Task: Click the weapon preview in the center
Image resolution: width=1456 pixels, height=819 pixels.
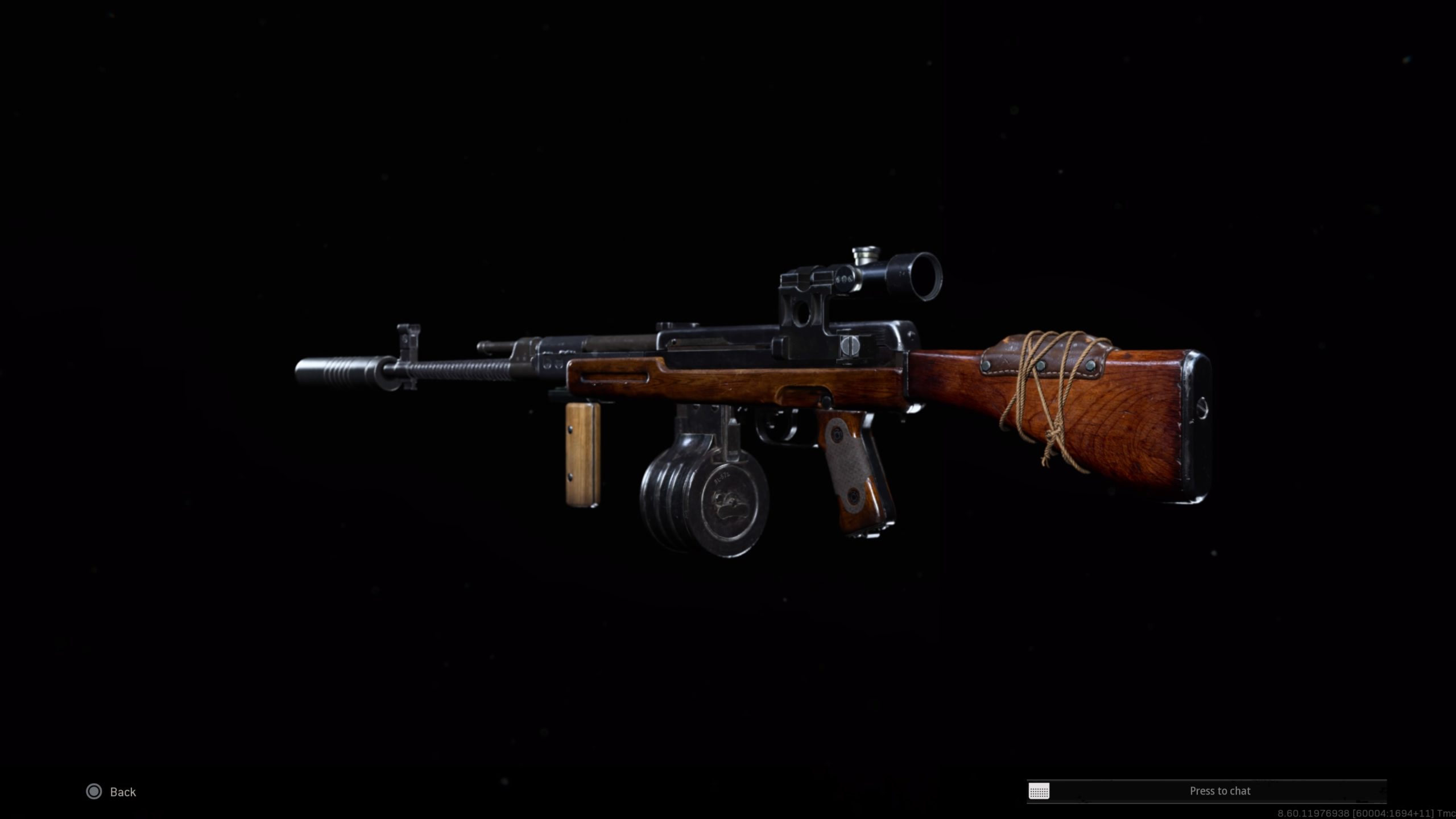Action: (739, 409)
